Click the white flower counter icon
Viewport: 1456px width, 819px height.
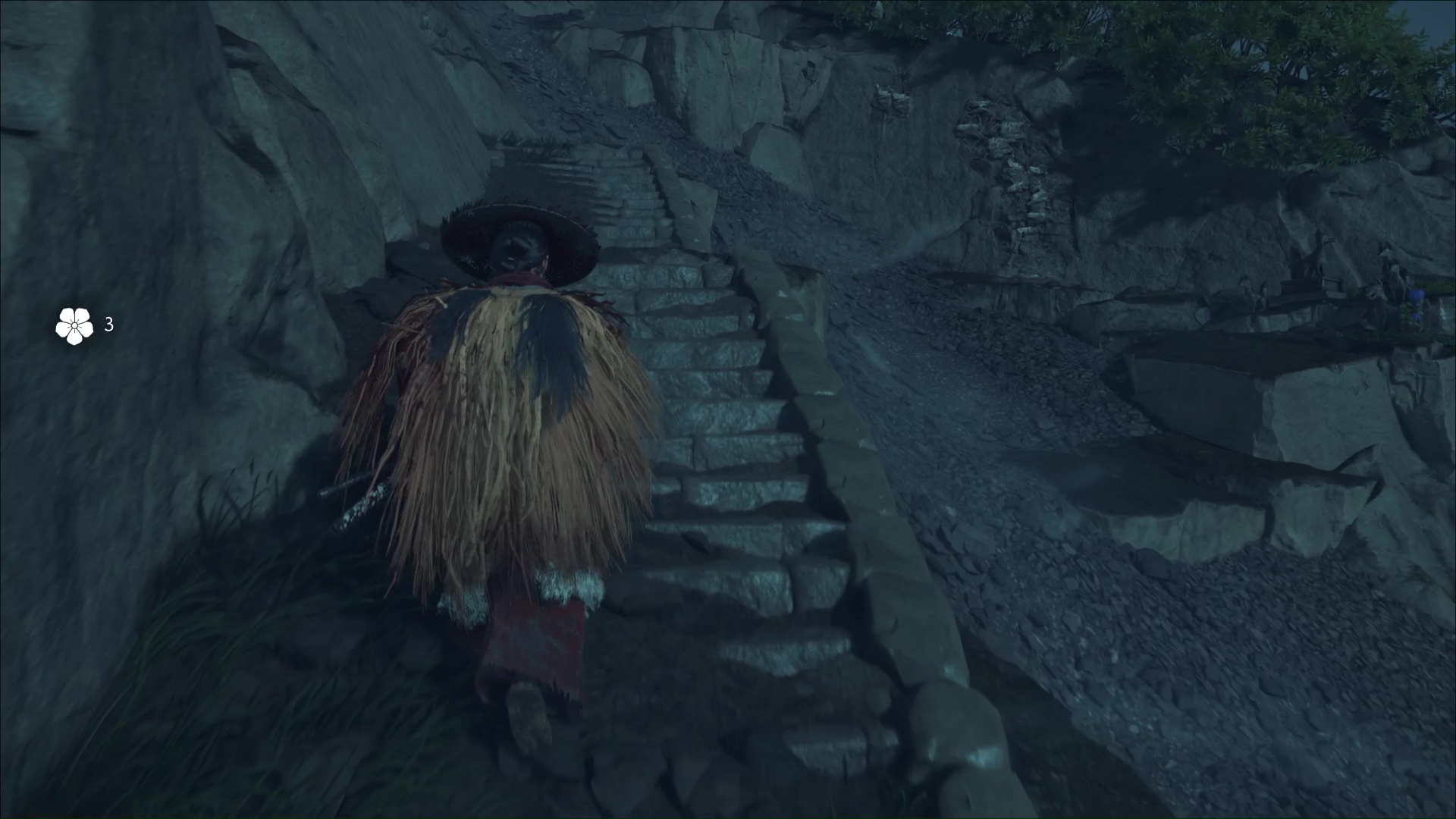74,326
